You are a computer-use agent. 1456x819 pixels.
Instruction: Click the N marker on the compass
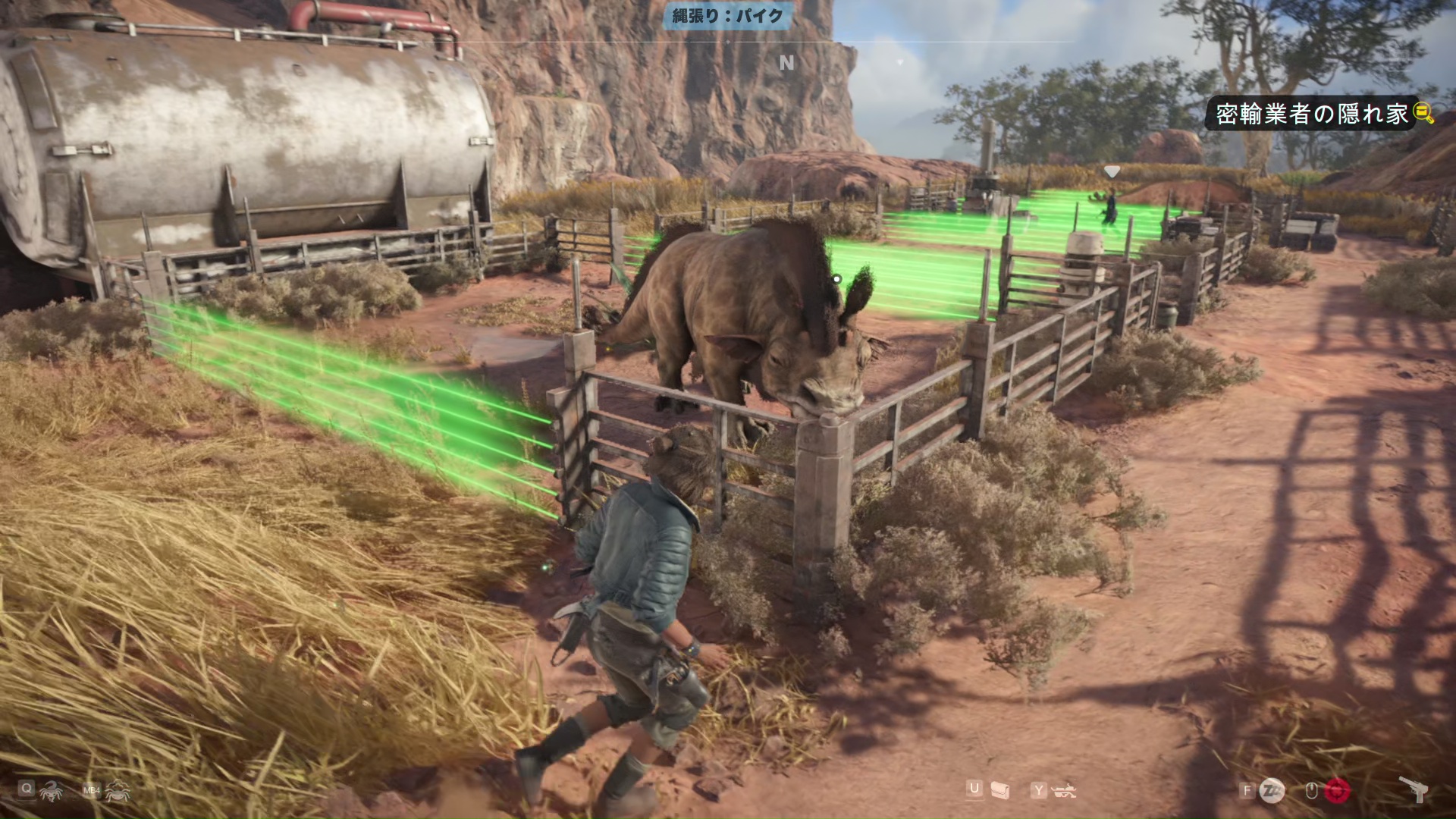[786, 63]
